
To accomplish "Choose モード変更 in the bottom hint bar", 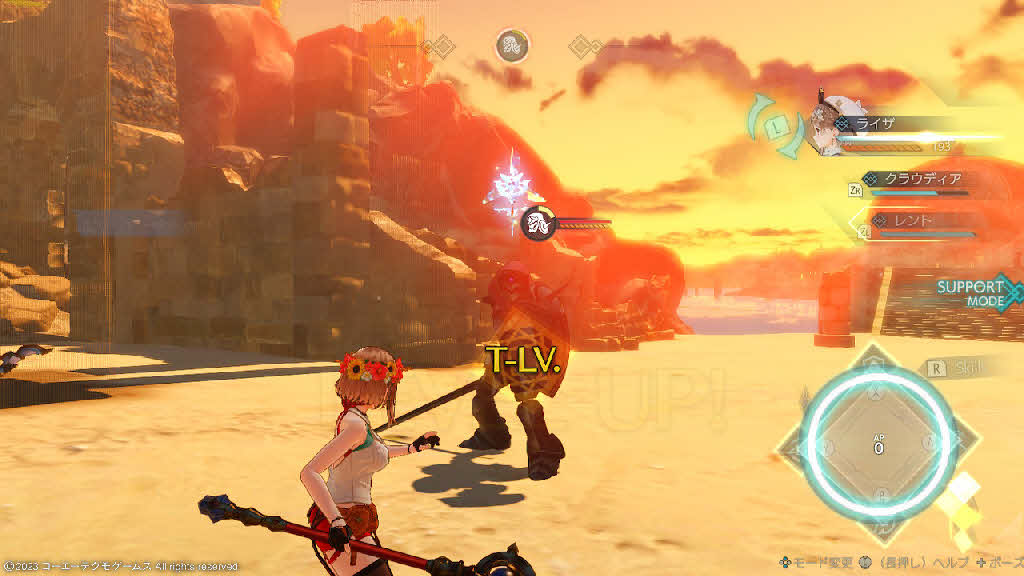I will (813, 564).
